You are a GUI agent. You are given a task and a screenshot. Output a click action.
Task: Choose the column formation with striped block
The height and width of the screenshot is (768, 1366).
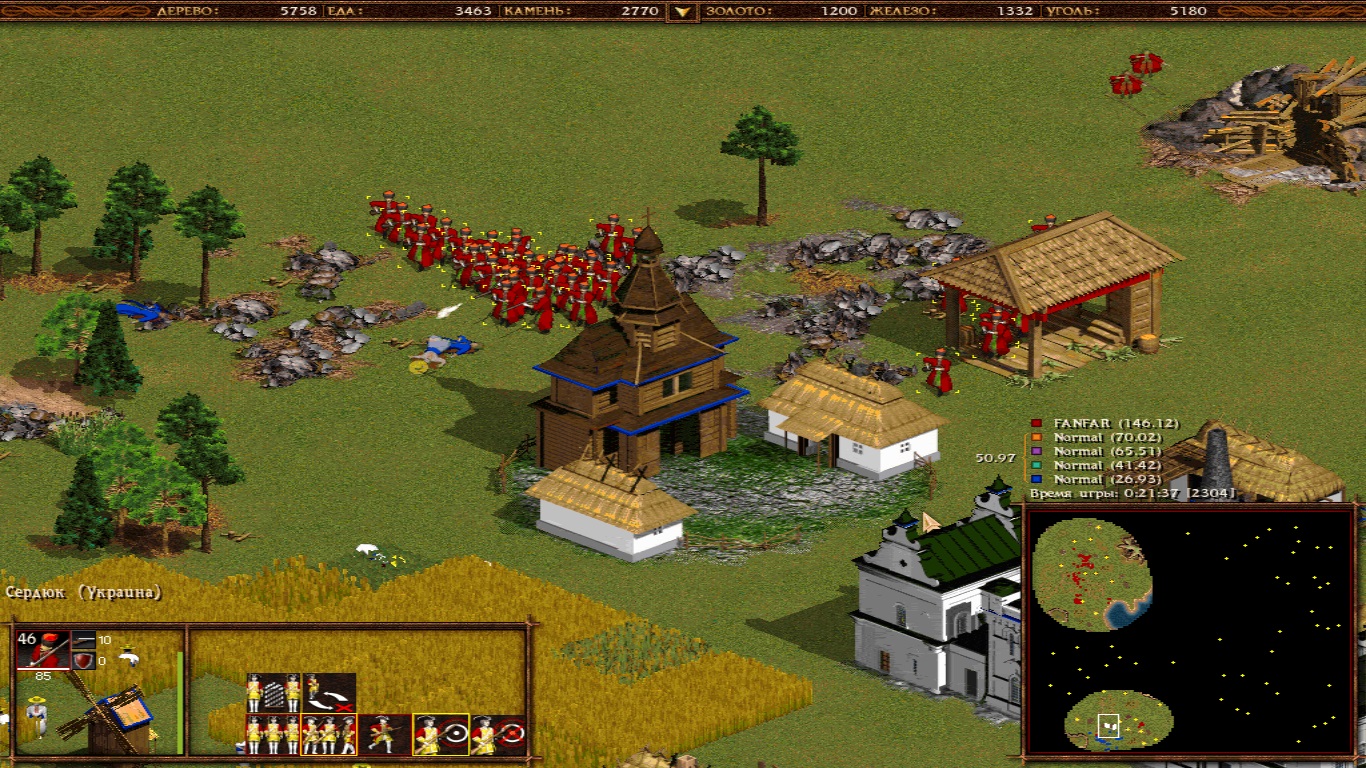(x=274, y=692)
